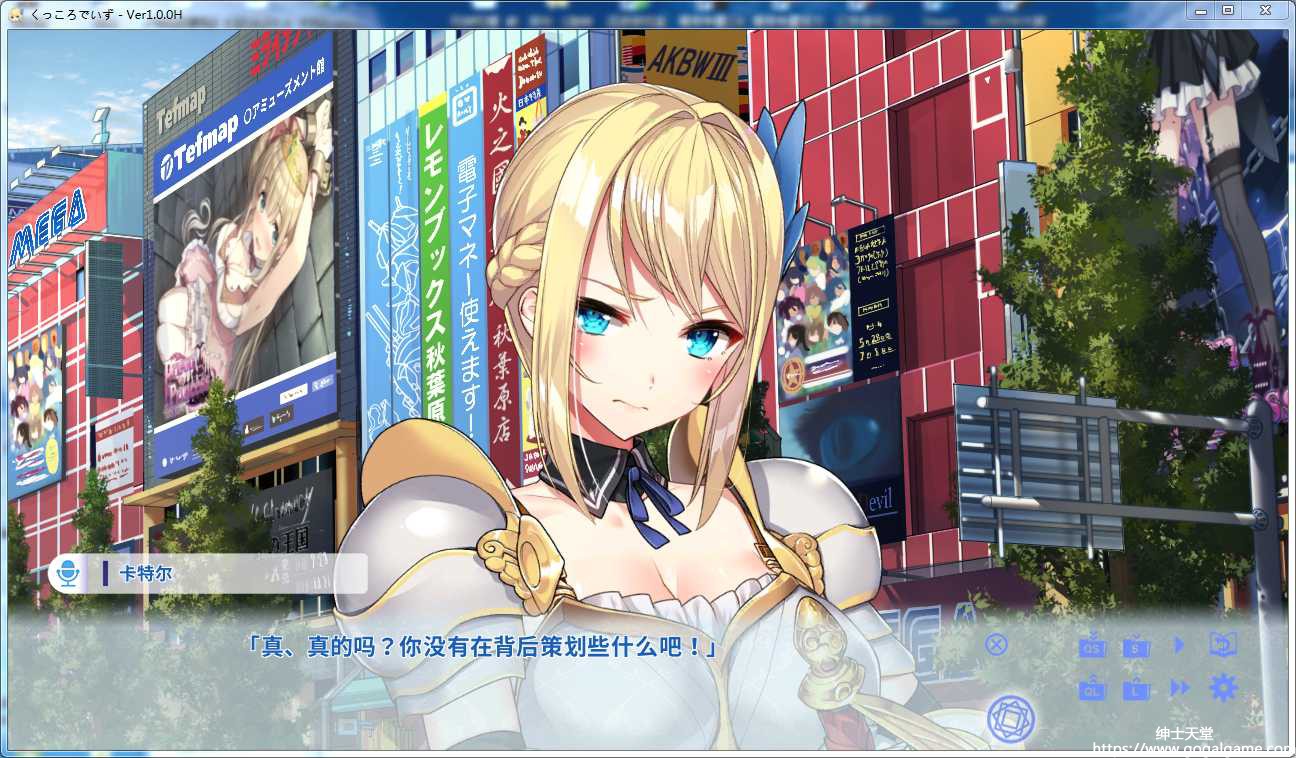The height and width of the screenshot is (758, 1296).
Task: Click the circular emblem beside the dialogue text
Action: click(x=1010, y=719)
